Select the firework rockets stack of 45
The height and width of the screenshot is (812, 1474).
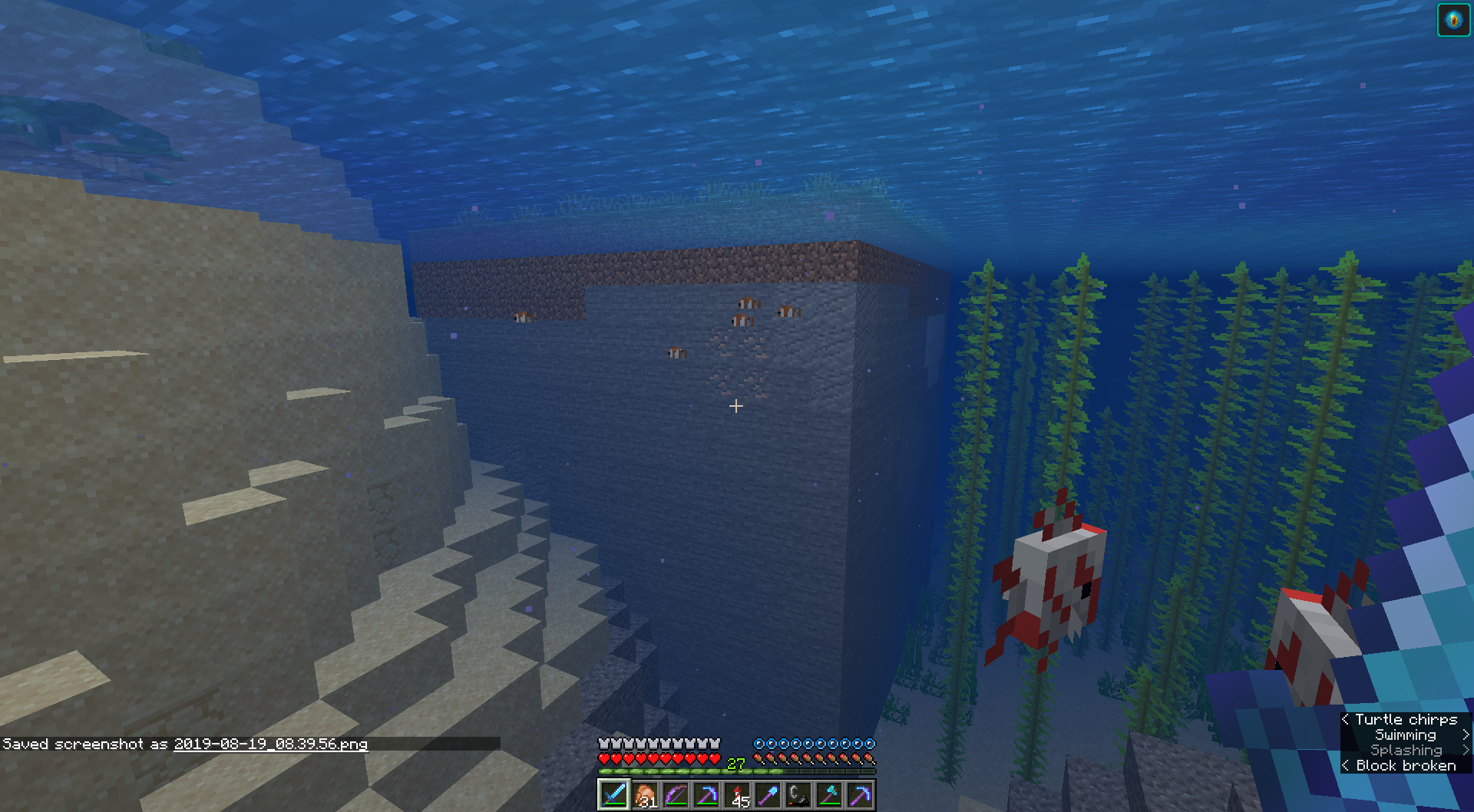[x=737, y=795]
